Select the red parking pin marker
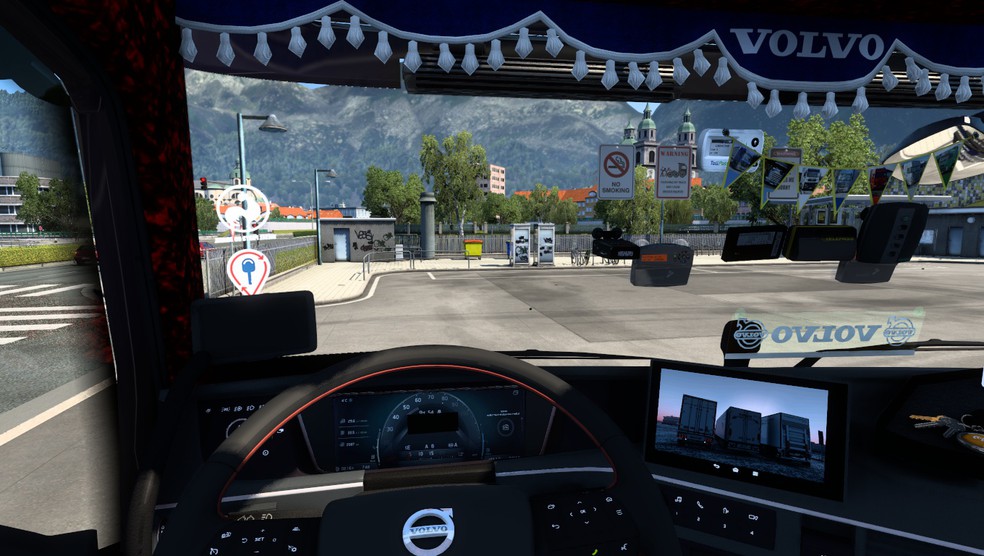The height and width of the screenshot is (556, 984). (x=247, y=269)
